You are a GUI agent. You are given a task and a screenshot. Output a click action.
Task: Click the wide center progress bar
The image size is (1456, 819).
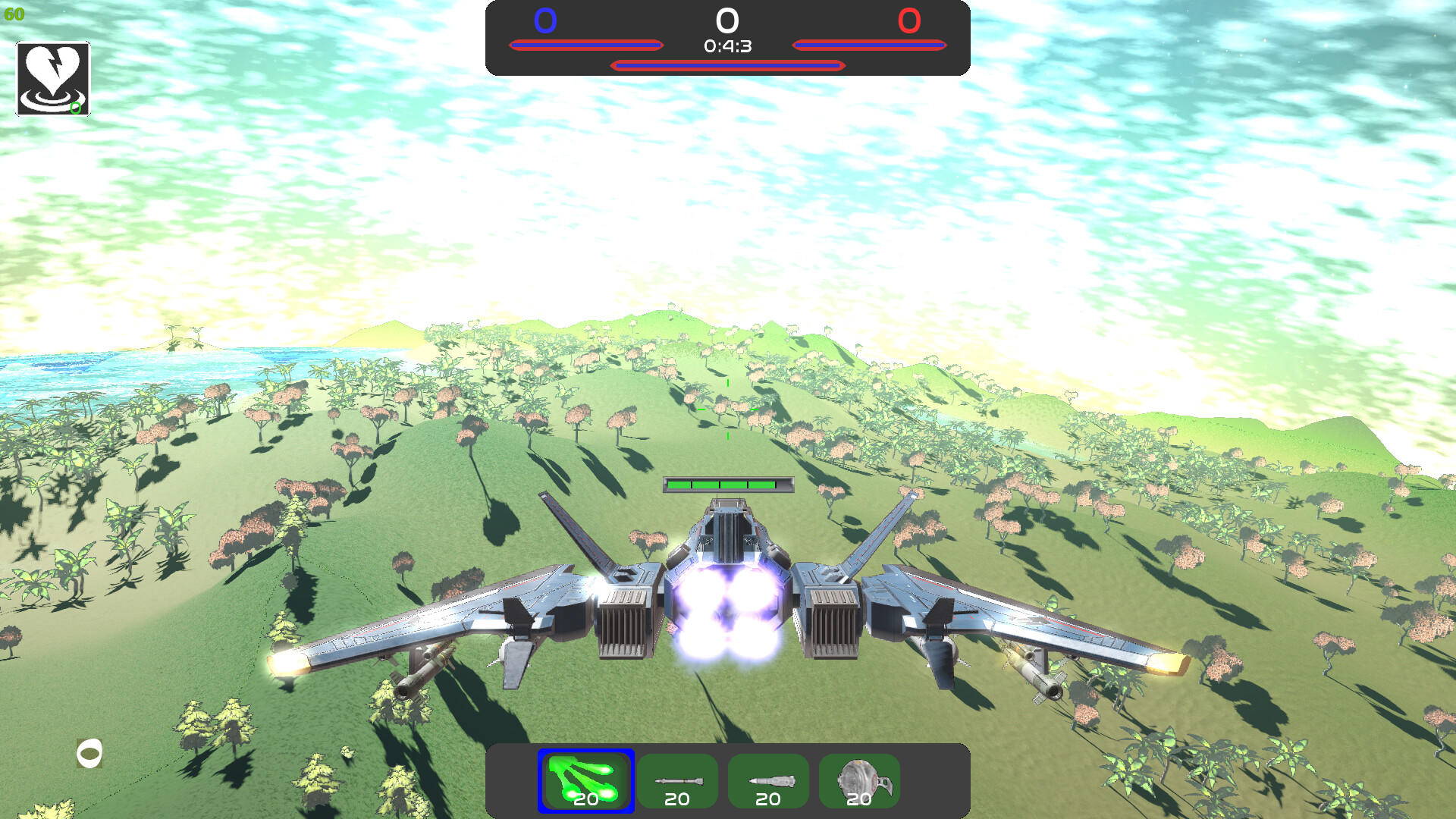[726, 66]
